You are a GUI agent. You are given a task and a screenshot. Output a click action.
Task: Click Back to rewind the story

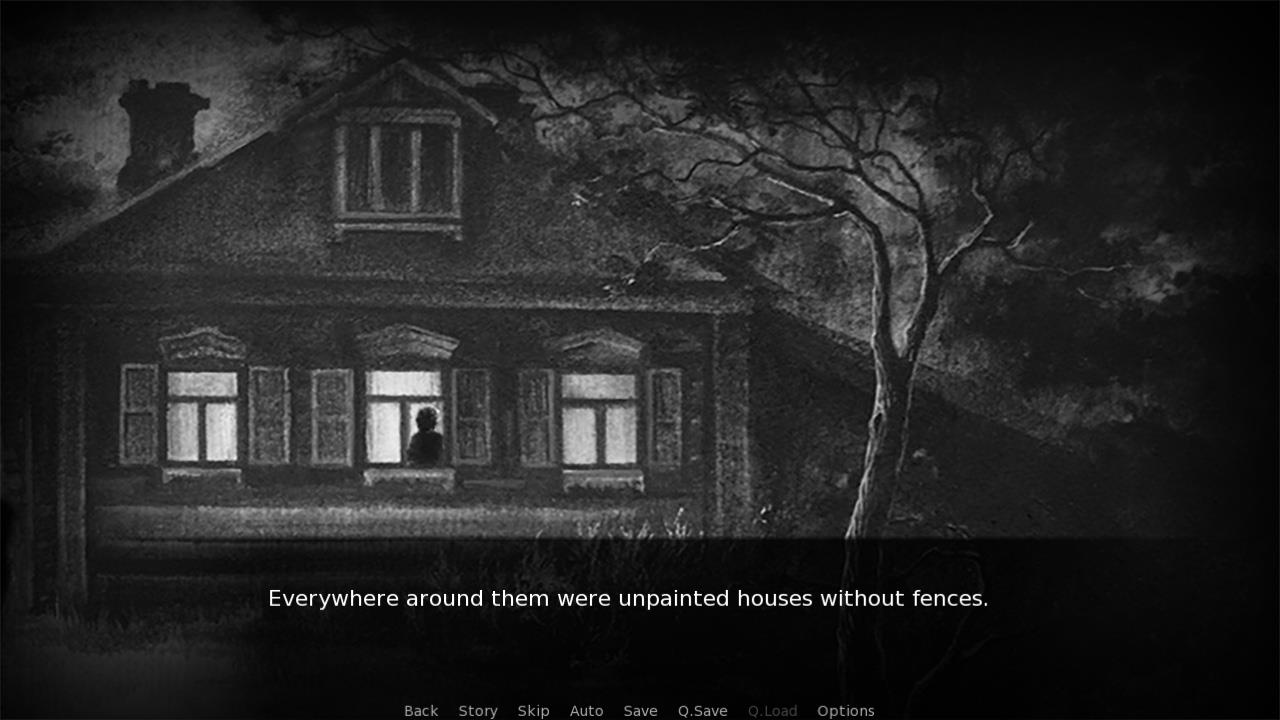click(x=420, y=710)
